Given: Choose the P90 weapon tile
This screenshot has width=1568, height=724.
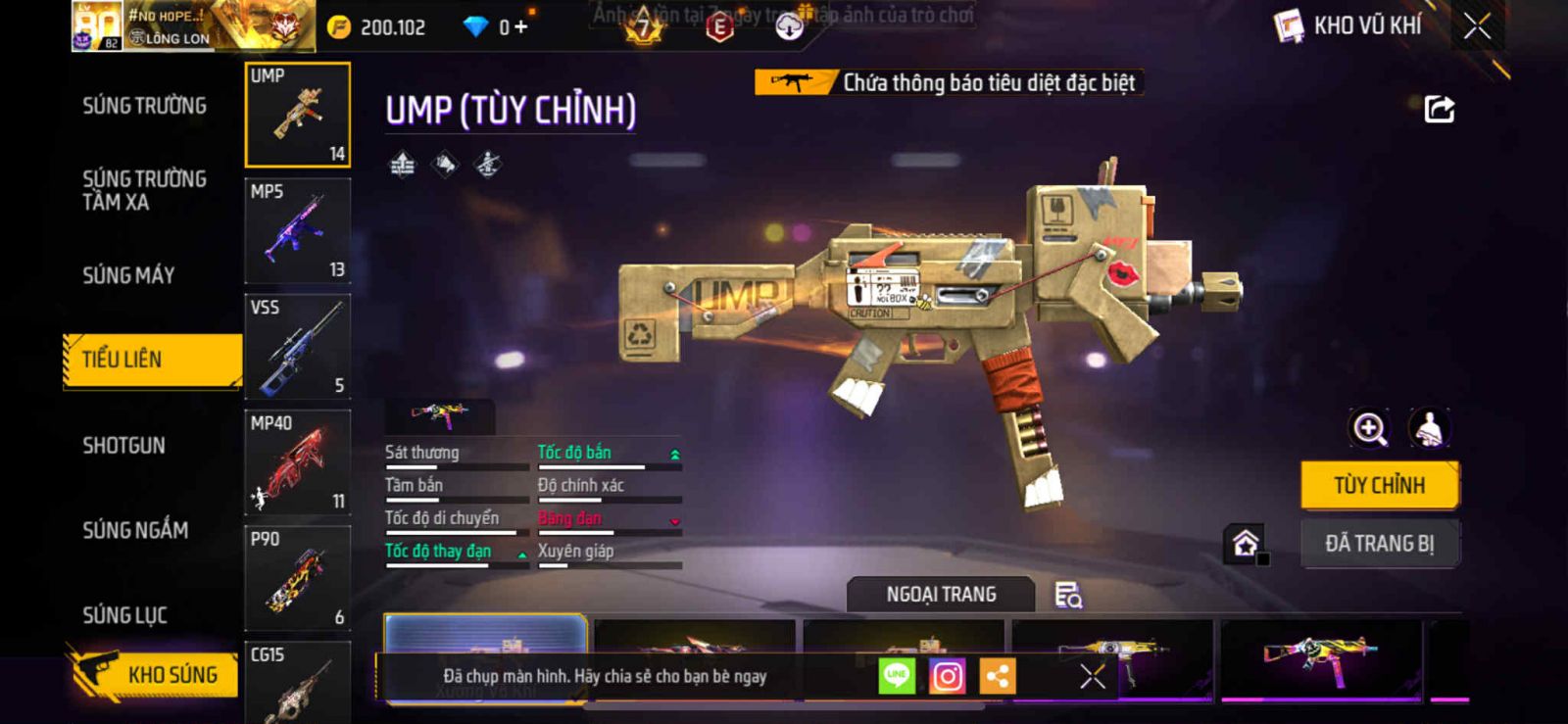Looking at the screenshot, I should (297, 578).
